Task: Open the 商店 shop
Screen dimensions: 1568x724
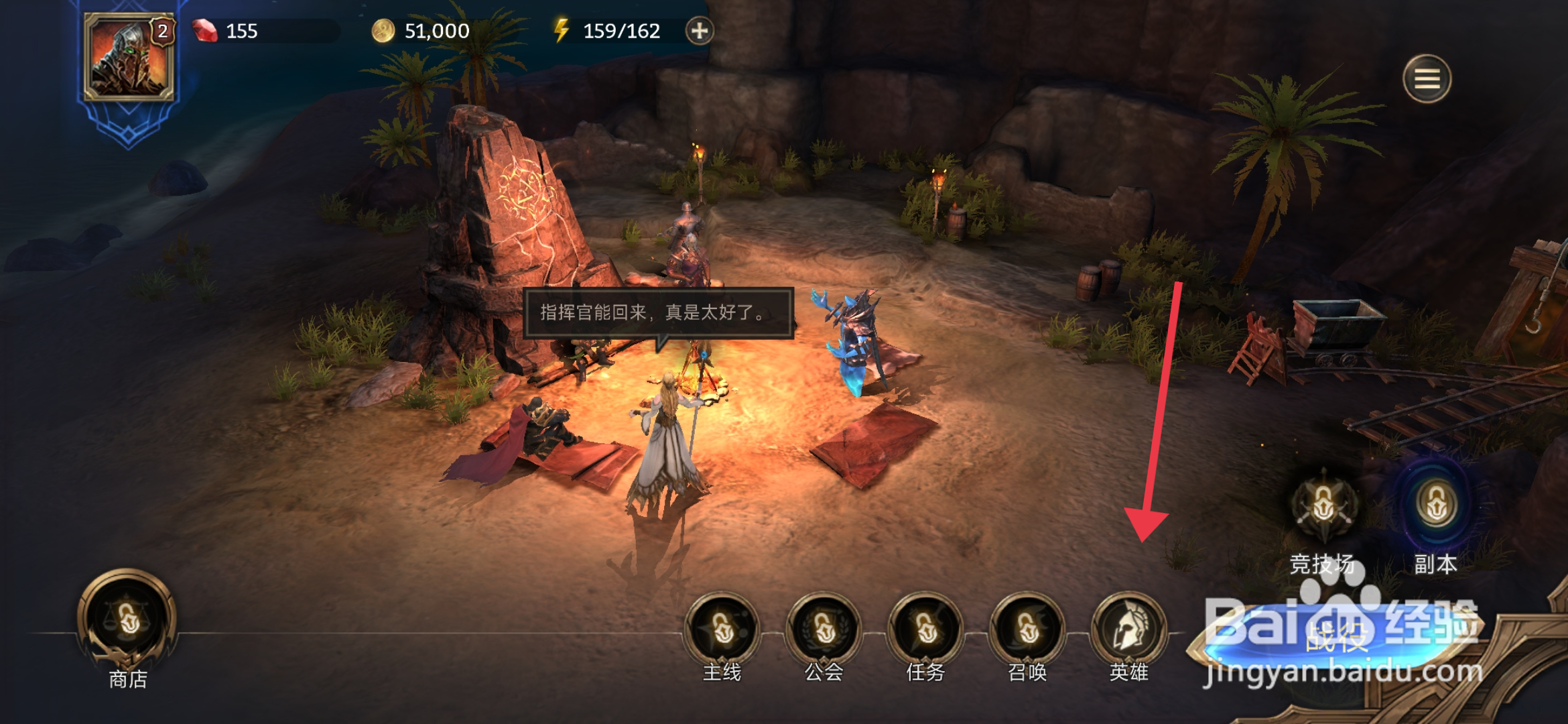Action: tap(127, 620)
